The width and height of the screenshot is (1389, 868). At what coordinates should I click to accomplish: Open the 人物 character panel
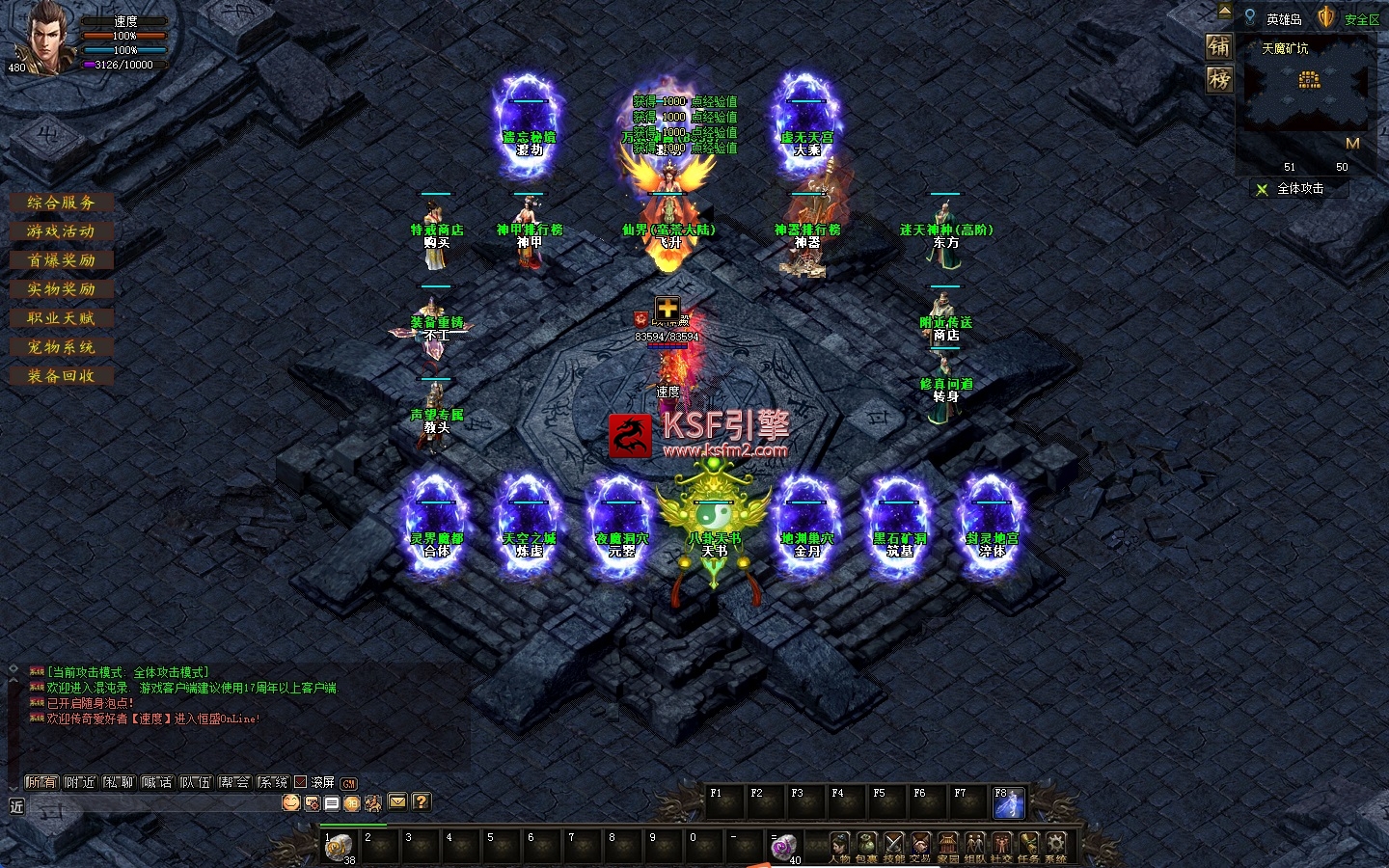pyautogui.click(x=839, y=847)
